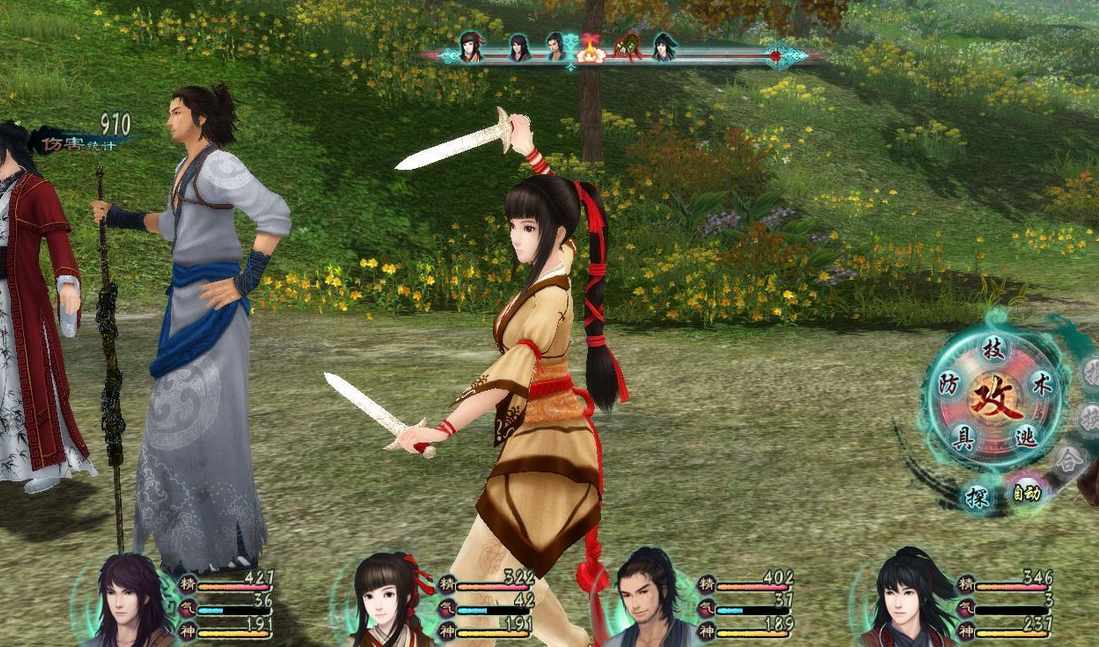Open the 技 skills command

point(992,349)
